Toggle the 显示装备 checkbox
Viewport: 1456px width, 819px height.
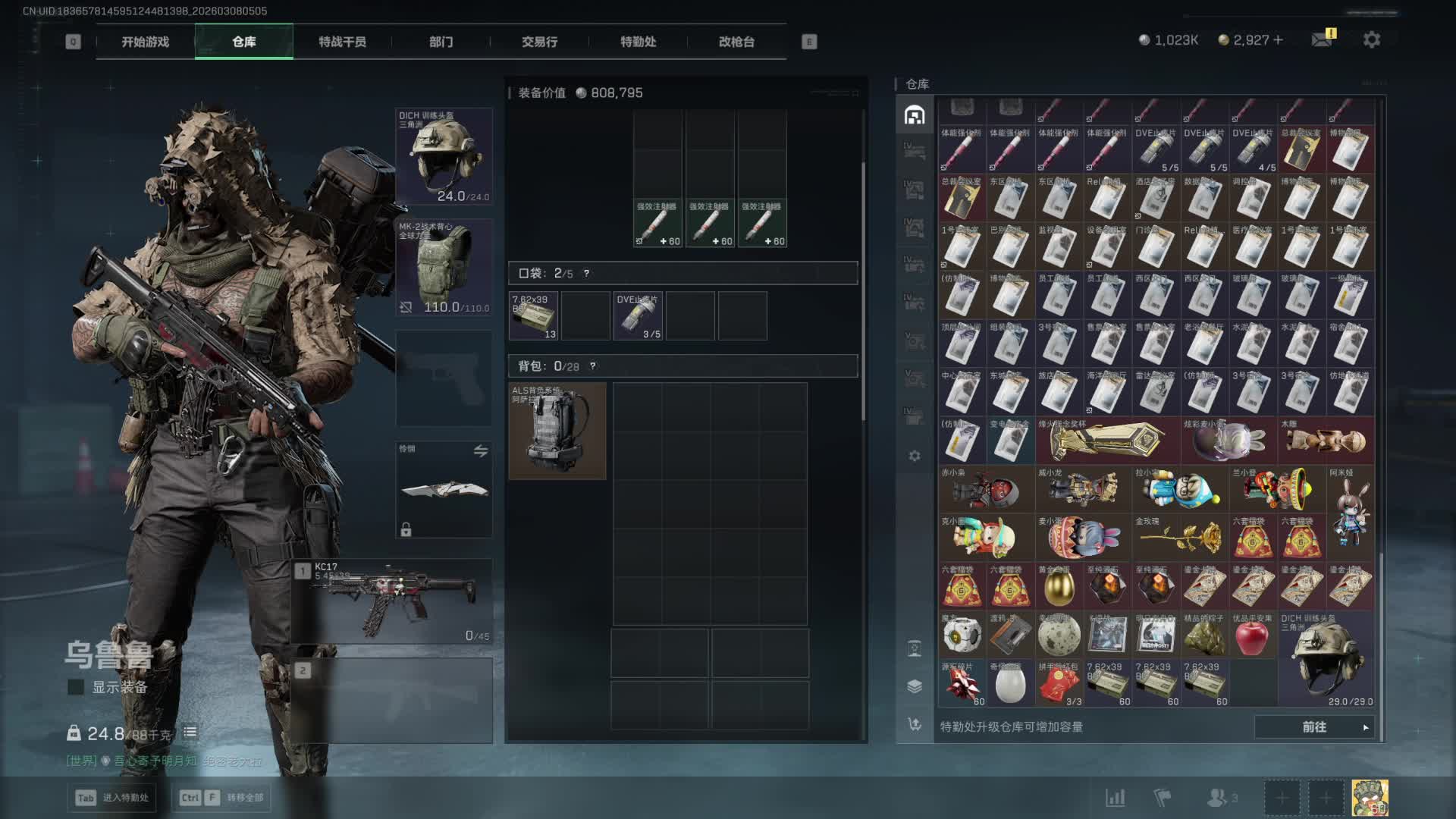point(76,687)
